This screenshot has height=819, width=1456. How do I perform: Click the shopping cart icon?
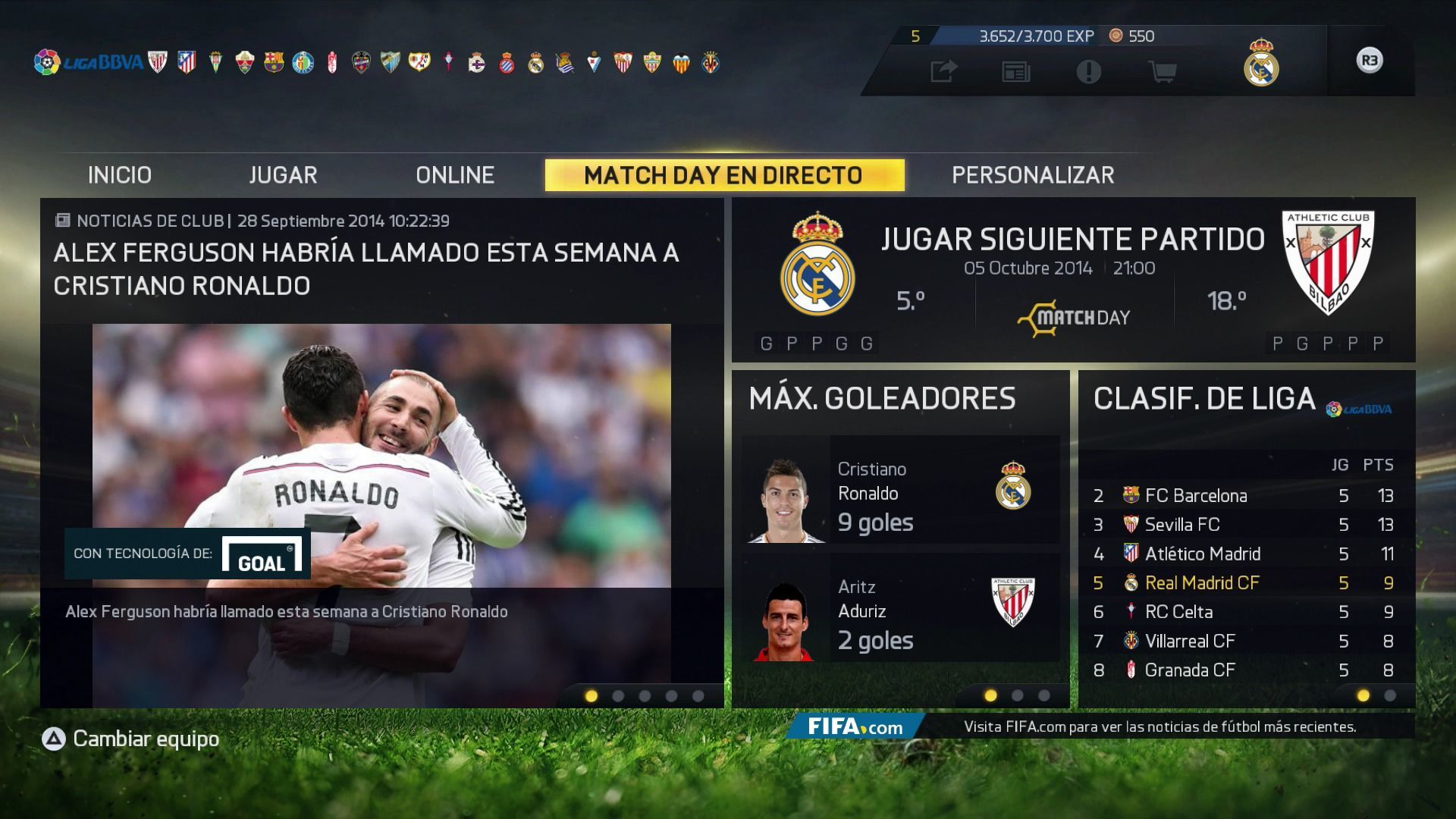click(x=1162, y=72)
